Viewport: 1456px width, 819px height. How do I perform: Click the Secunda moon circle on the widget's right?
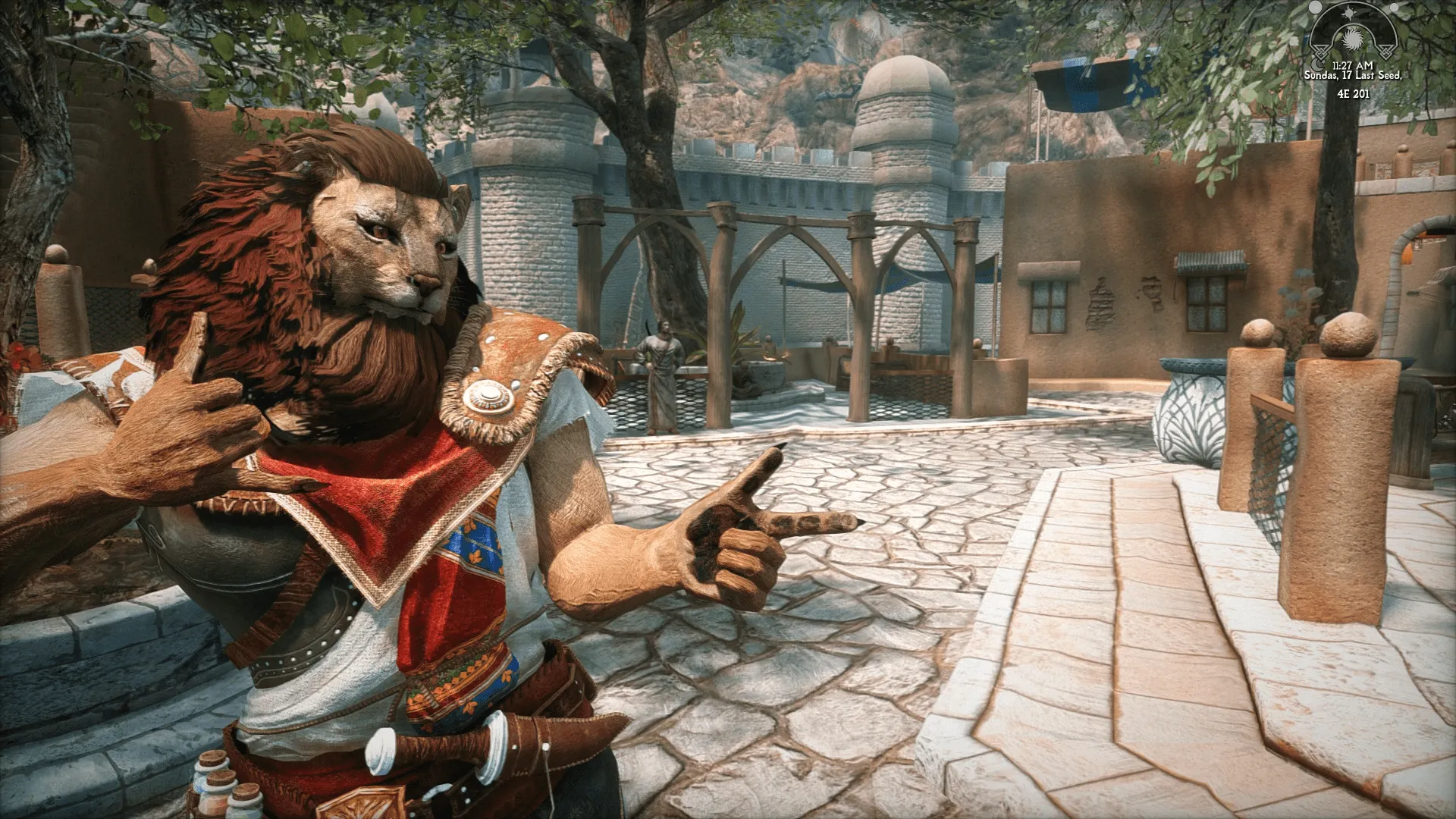pyautogui.click(x=1394, y=8)
